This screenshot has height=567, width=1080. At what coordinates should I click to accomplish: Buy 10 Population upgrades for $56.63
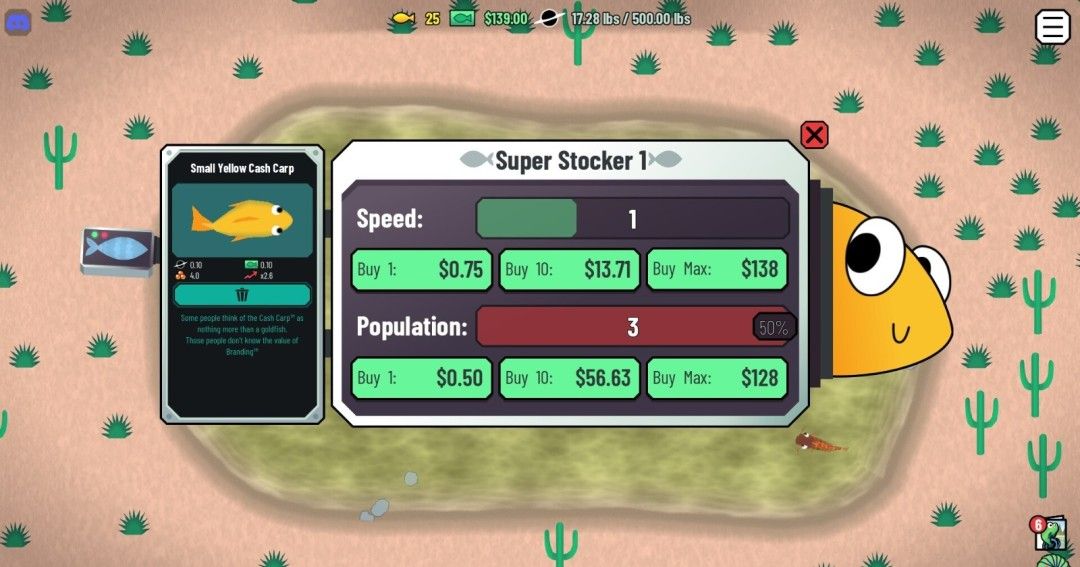(569, 378)
